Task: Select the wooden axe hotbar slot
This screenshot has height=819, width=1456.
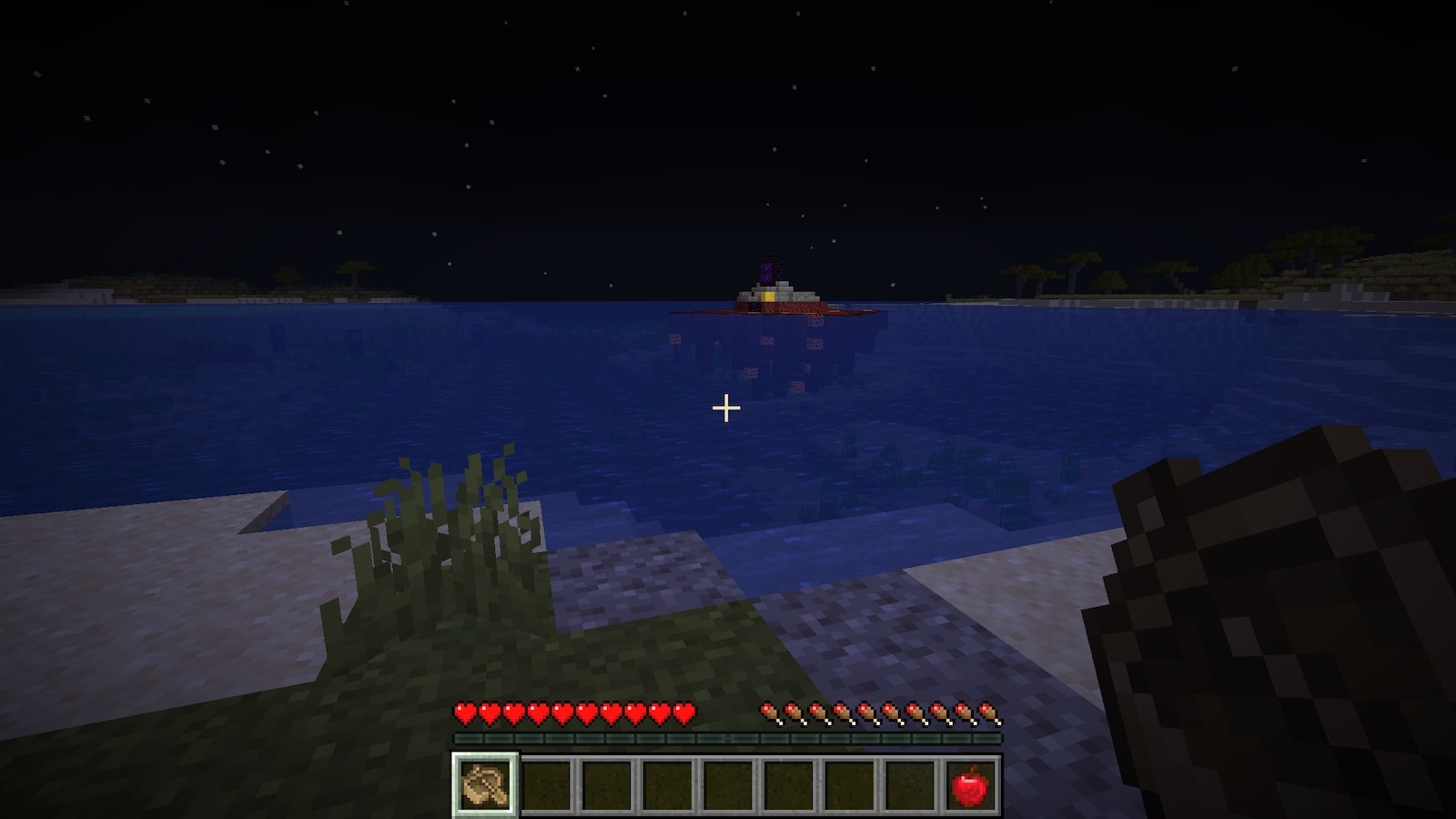Action: click(x=485, y=784)
